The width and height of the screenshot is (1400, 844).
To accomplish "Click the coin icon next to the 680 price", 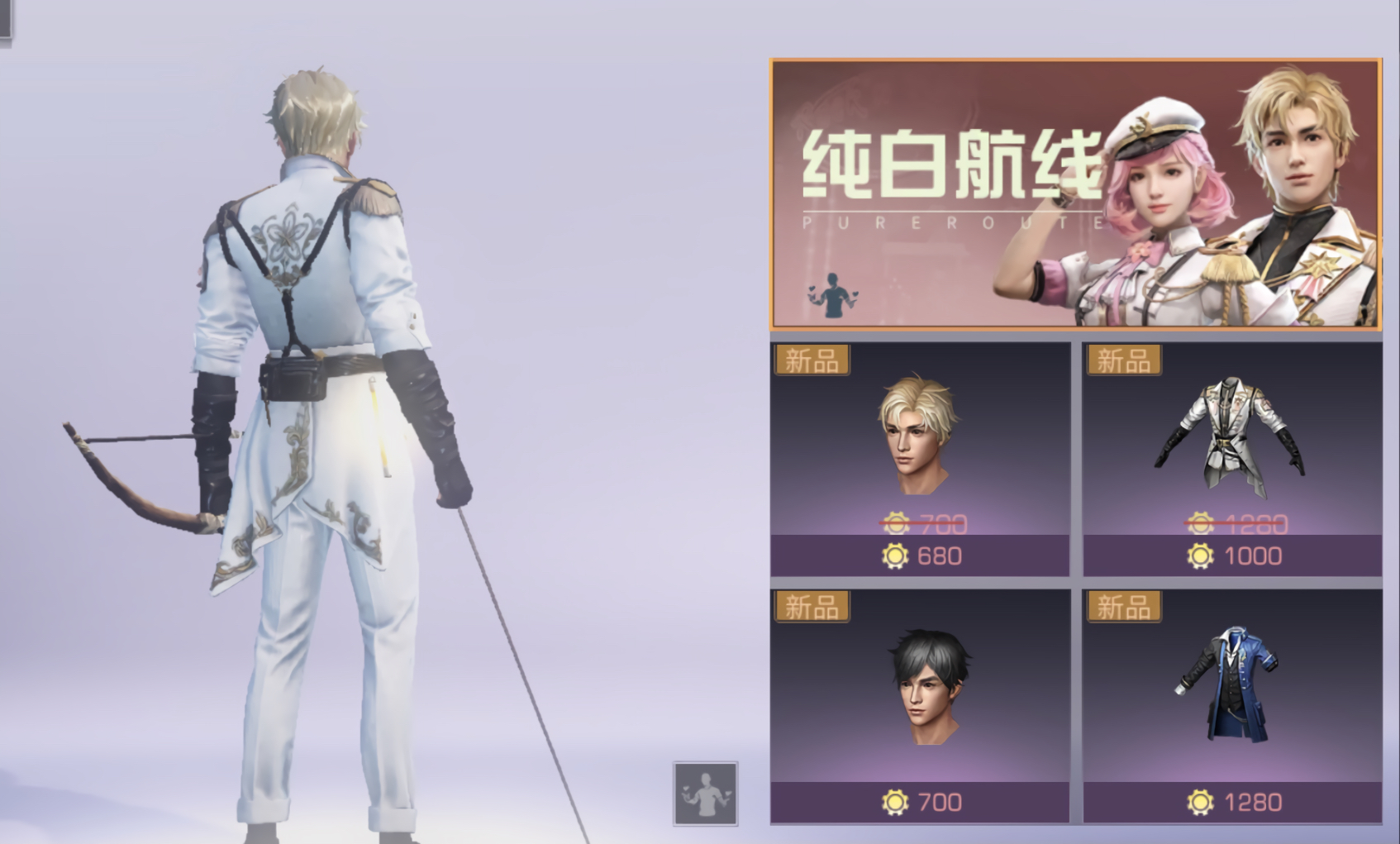I will 896,556.
